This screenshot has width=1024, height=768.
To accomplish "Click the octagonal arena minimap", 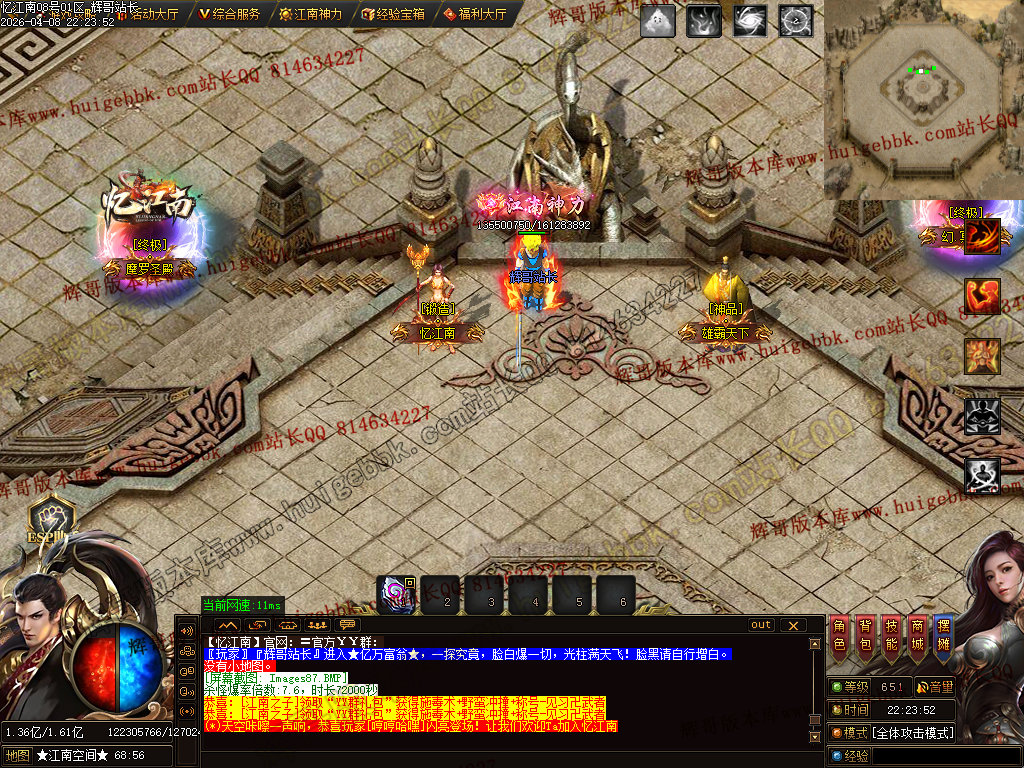I will pyautogui.click(x=922, y=98).
